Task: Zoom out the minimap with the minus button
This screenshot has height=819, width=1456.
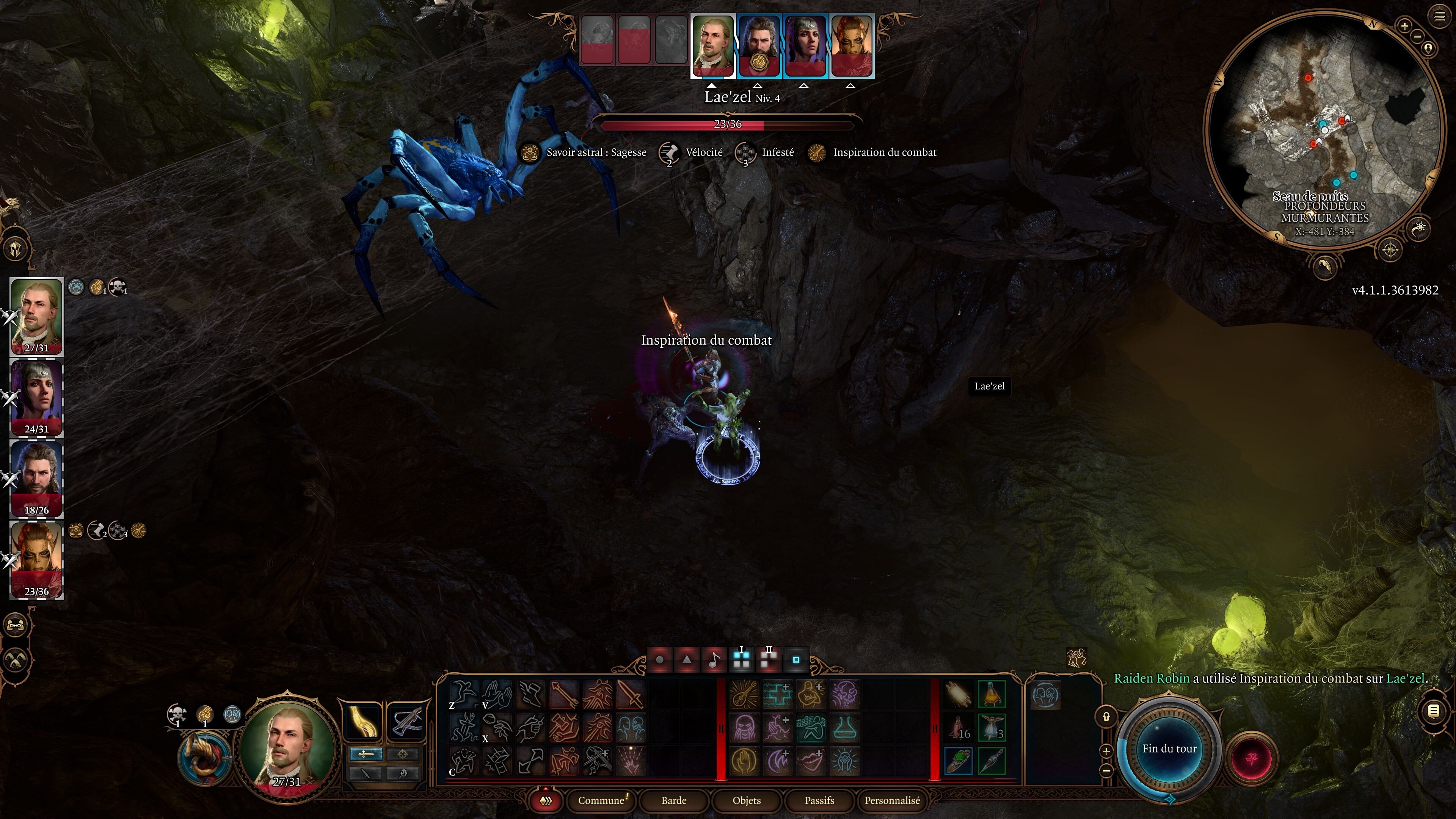Action: (x=1417, y=36)
